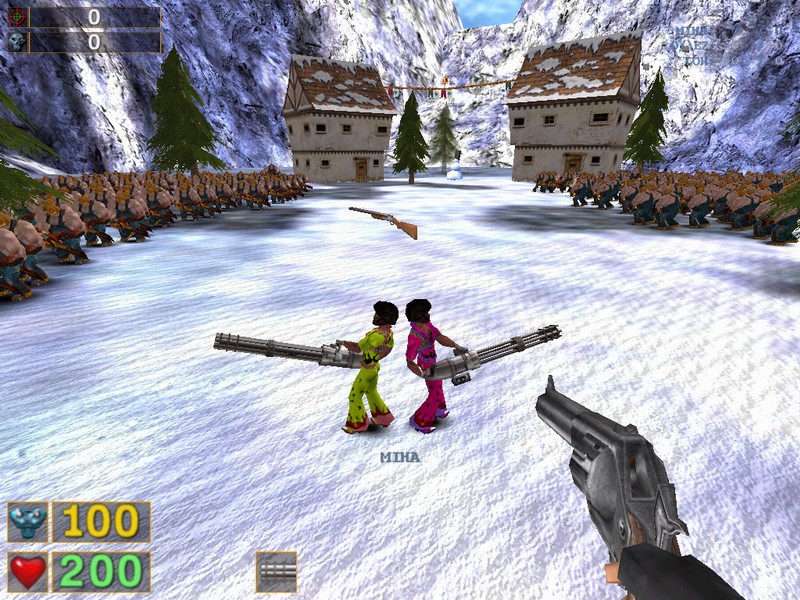Select the bullets ammo icon
Screen dimensions: 800x600
pos(276,572)
